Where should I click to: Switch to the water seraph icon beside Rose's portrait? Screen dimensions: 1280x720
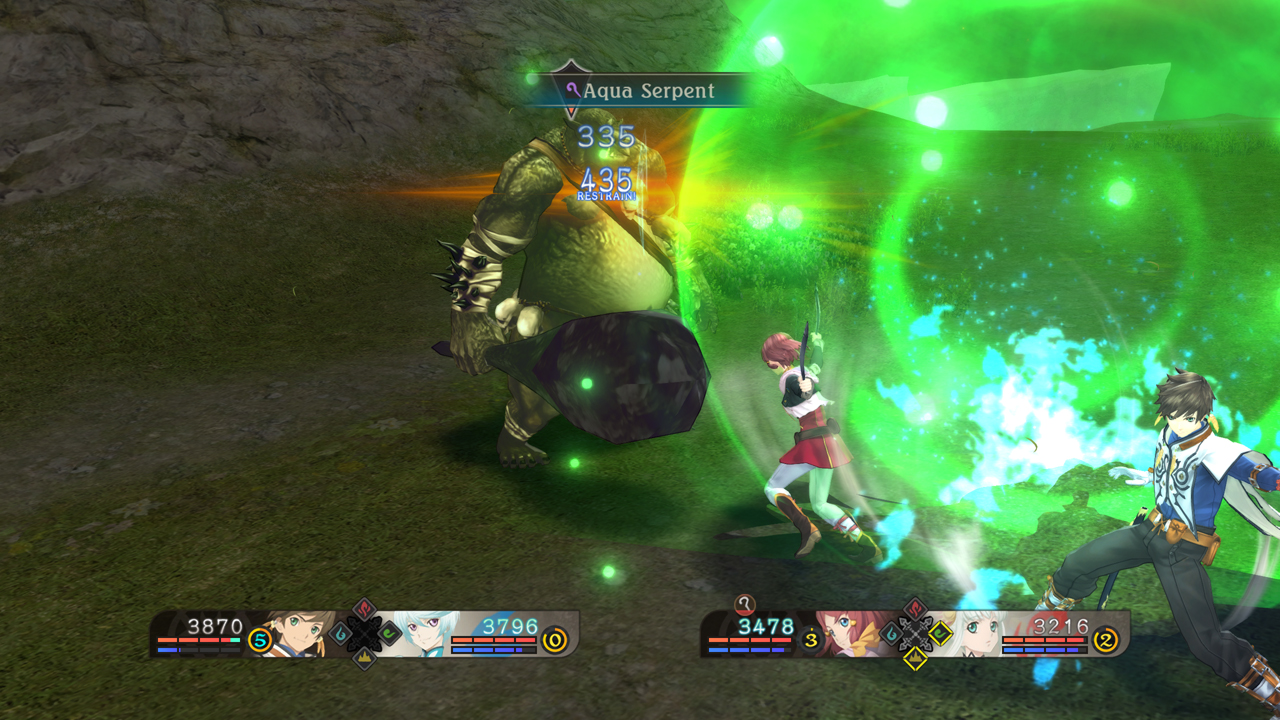pyautogui.click(x=890, y=633)
